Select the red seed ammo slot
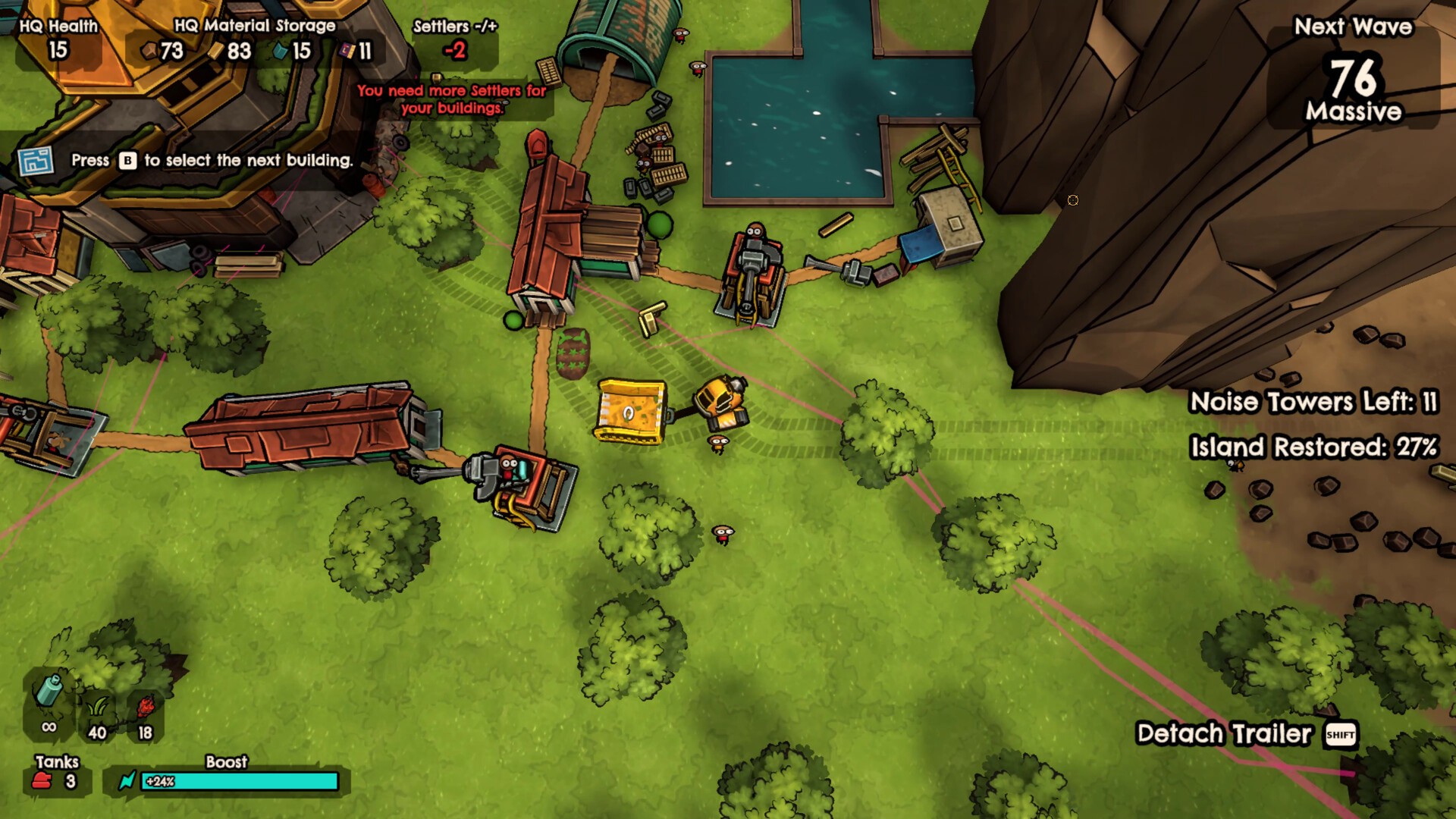The image size is (1456, 819). 145,710
